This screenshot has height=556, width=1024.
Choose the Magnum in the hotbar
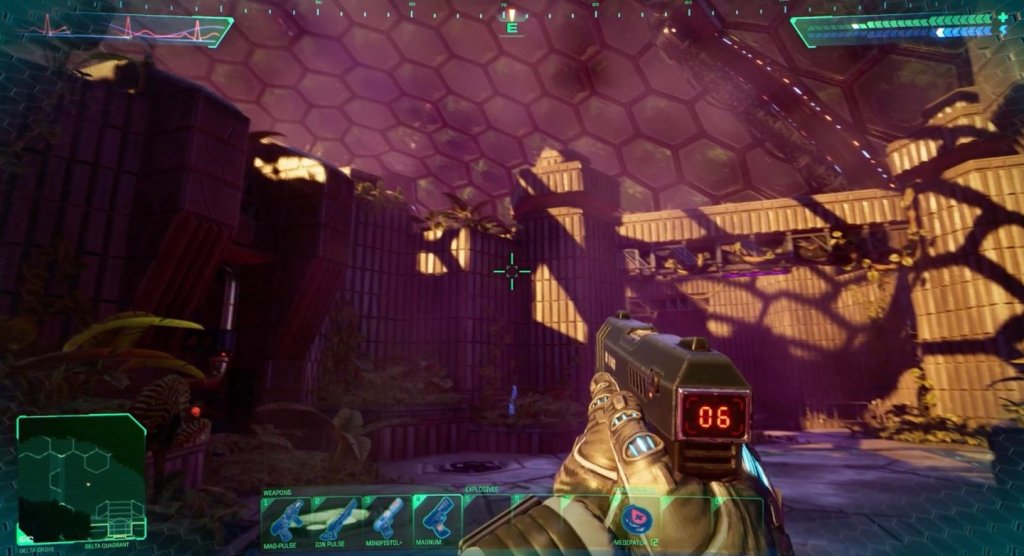coord(437,519)
